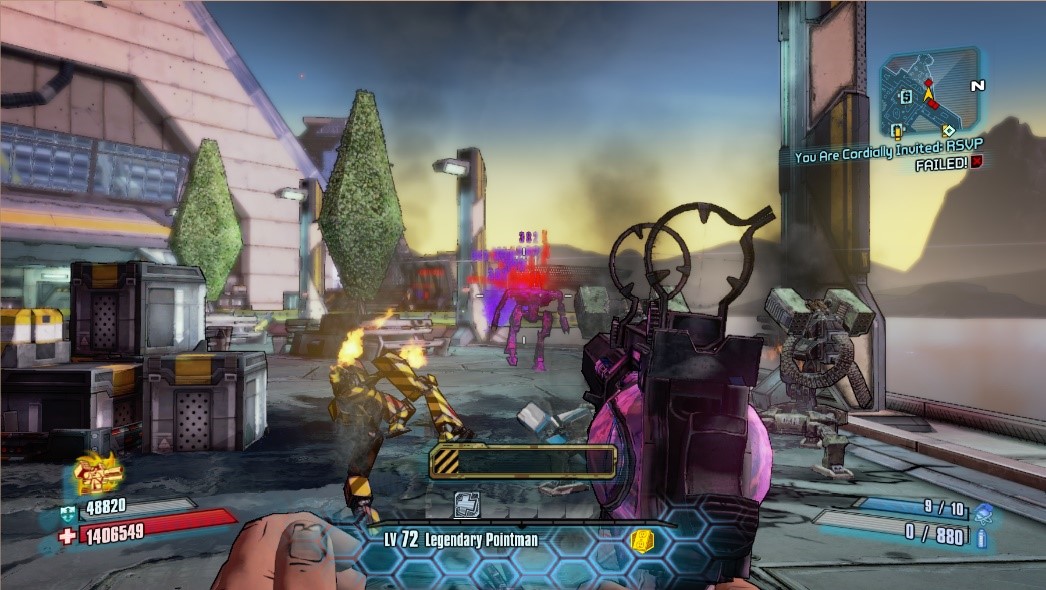Viewport: 1046px width, 590px height.
Task: Click the red FAILED objective checkbox
Action: [976, 163]
